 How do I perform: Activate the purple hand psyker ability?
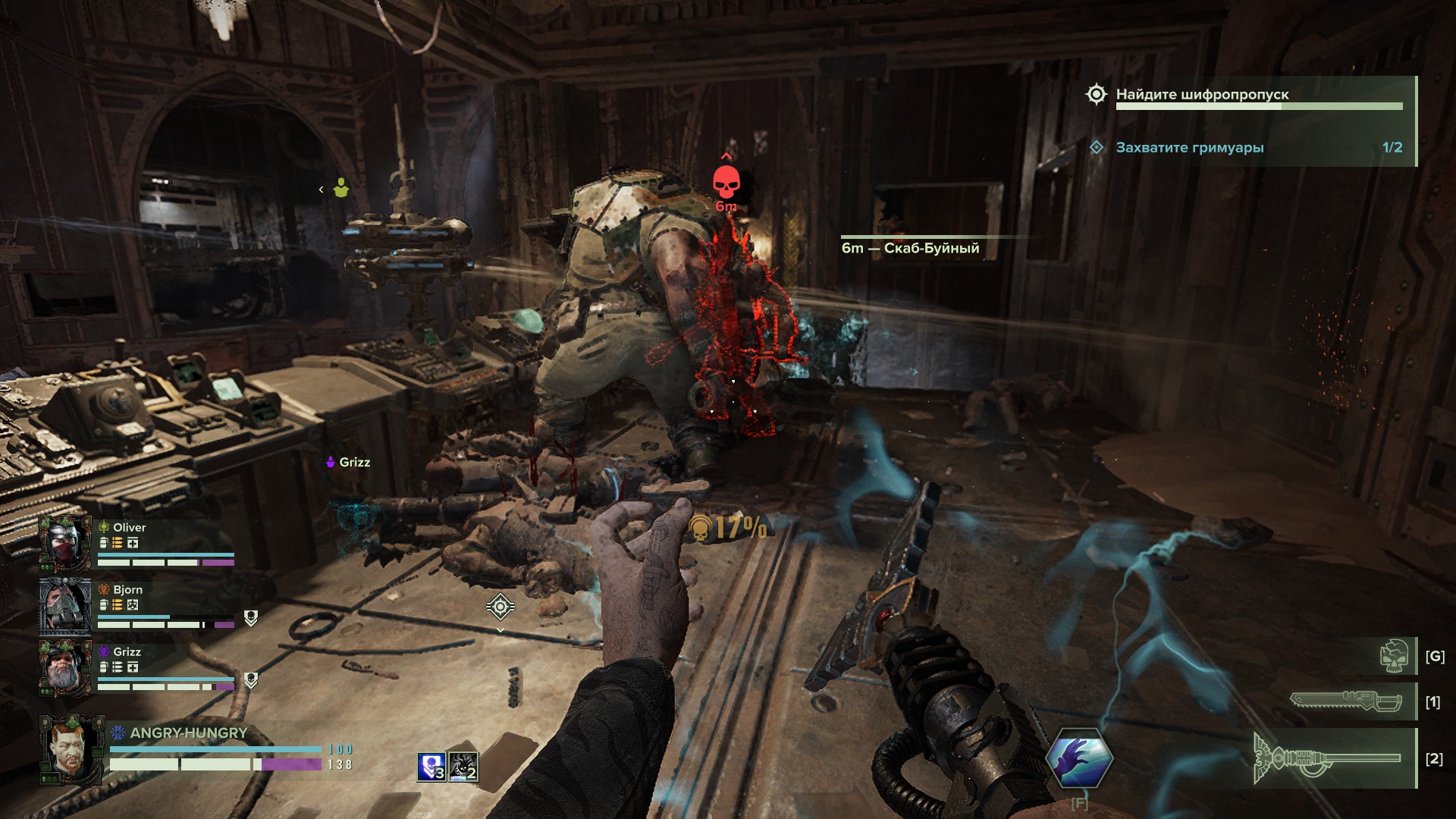(x=1079, y=758)
